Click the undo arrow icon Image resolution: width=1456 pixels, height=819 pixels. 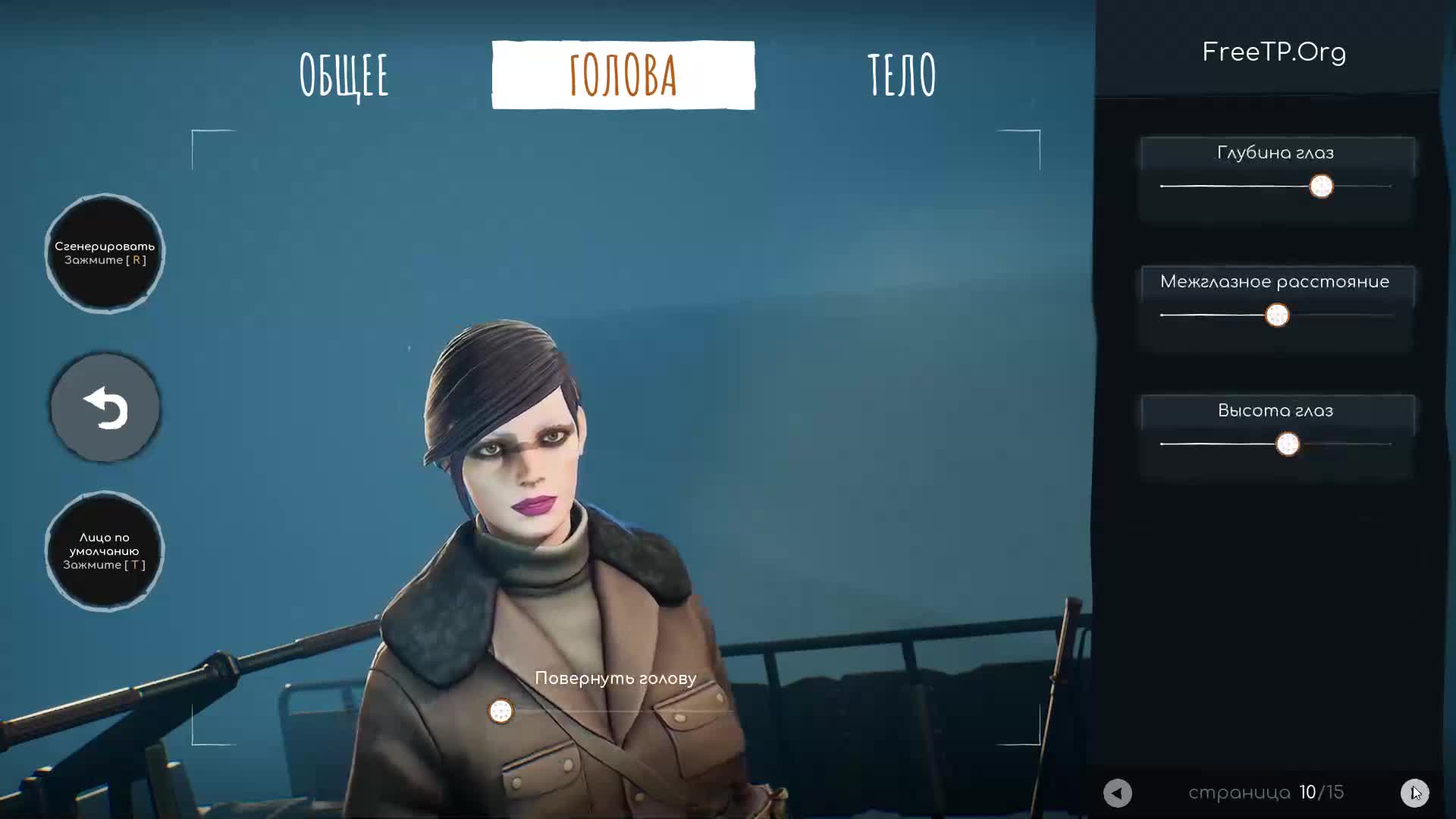point(105,407)
